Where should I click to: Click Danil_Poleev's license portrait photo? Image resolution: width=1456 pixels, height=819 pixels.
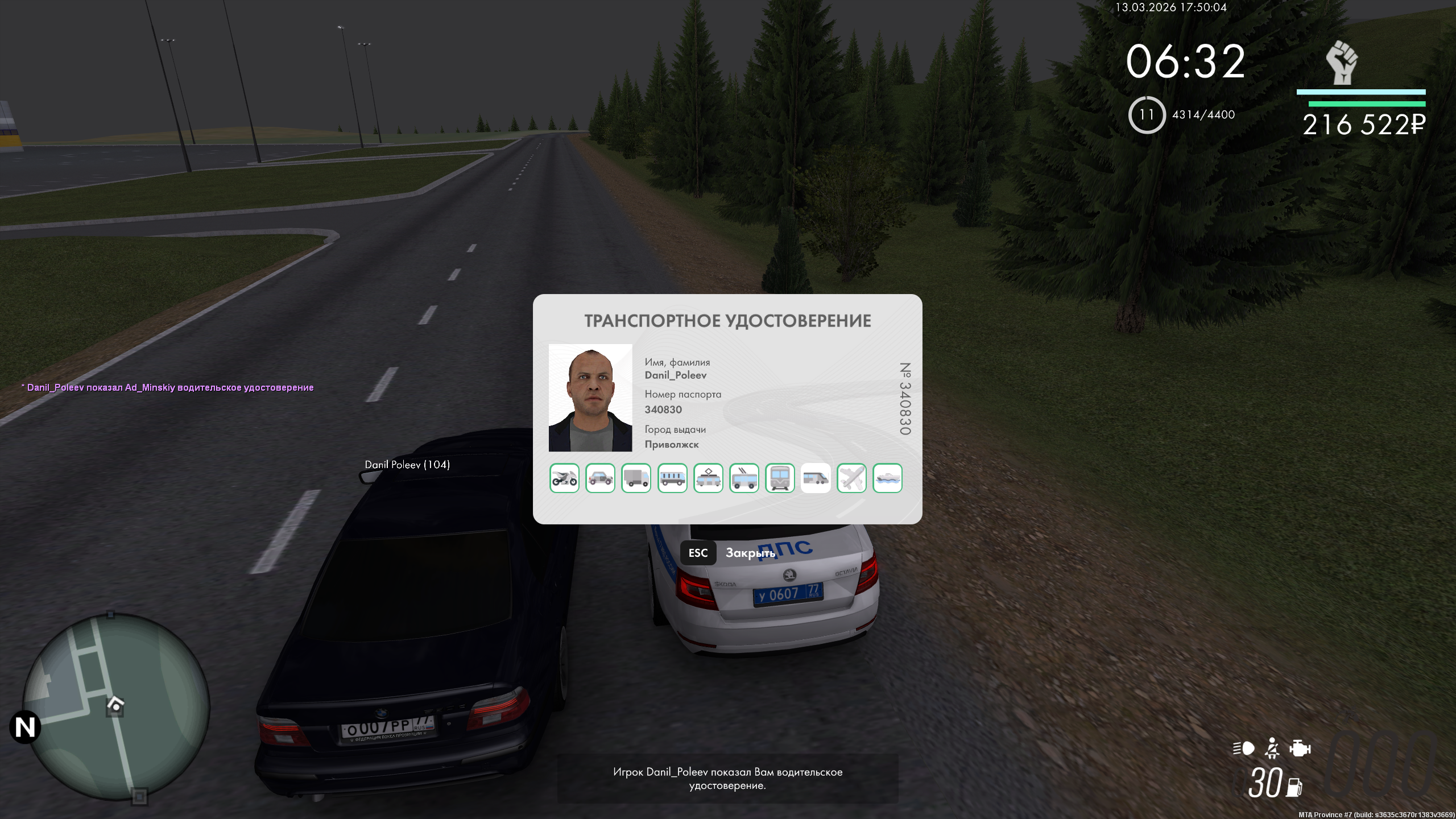coord(590,398)
